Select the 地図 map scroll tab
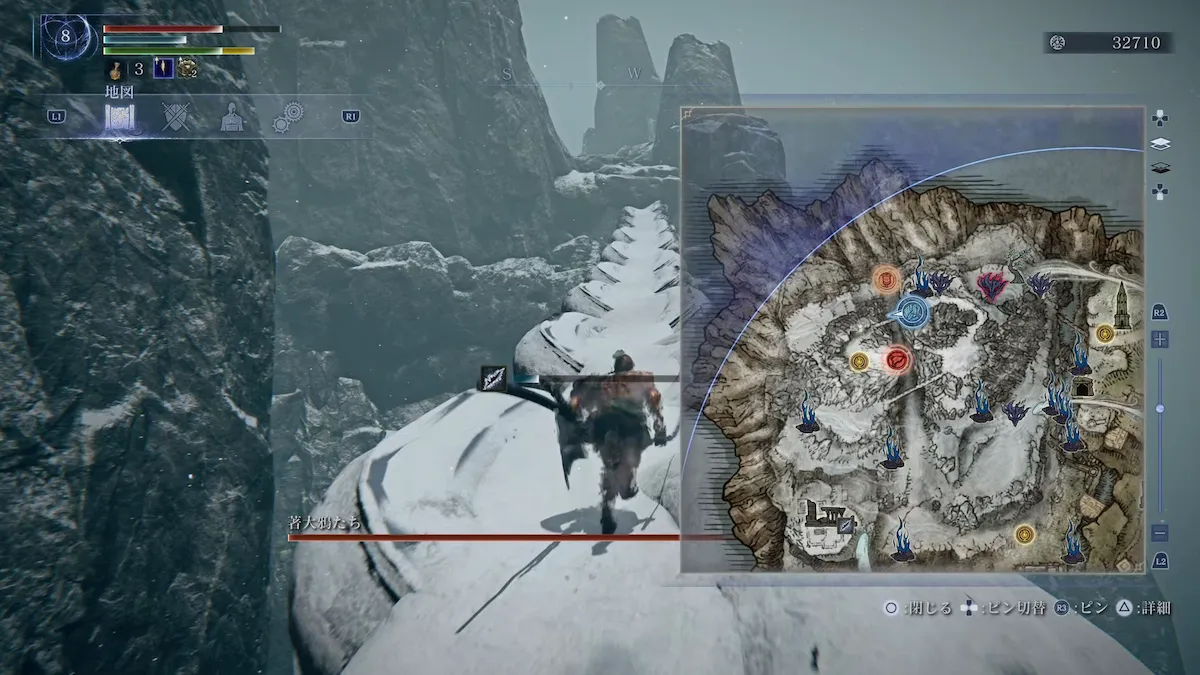Image resolution: width=1200 pixels, height=675 pixels. (120, 117)
